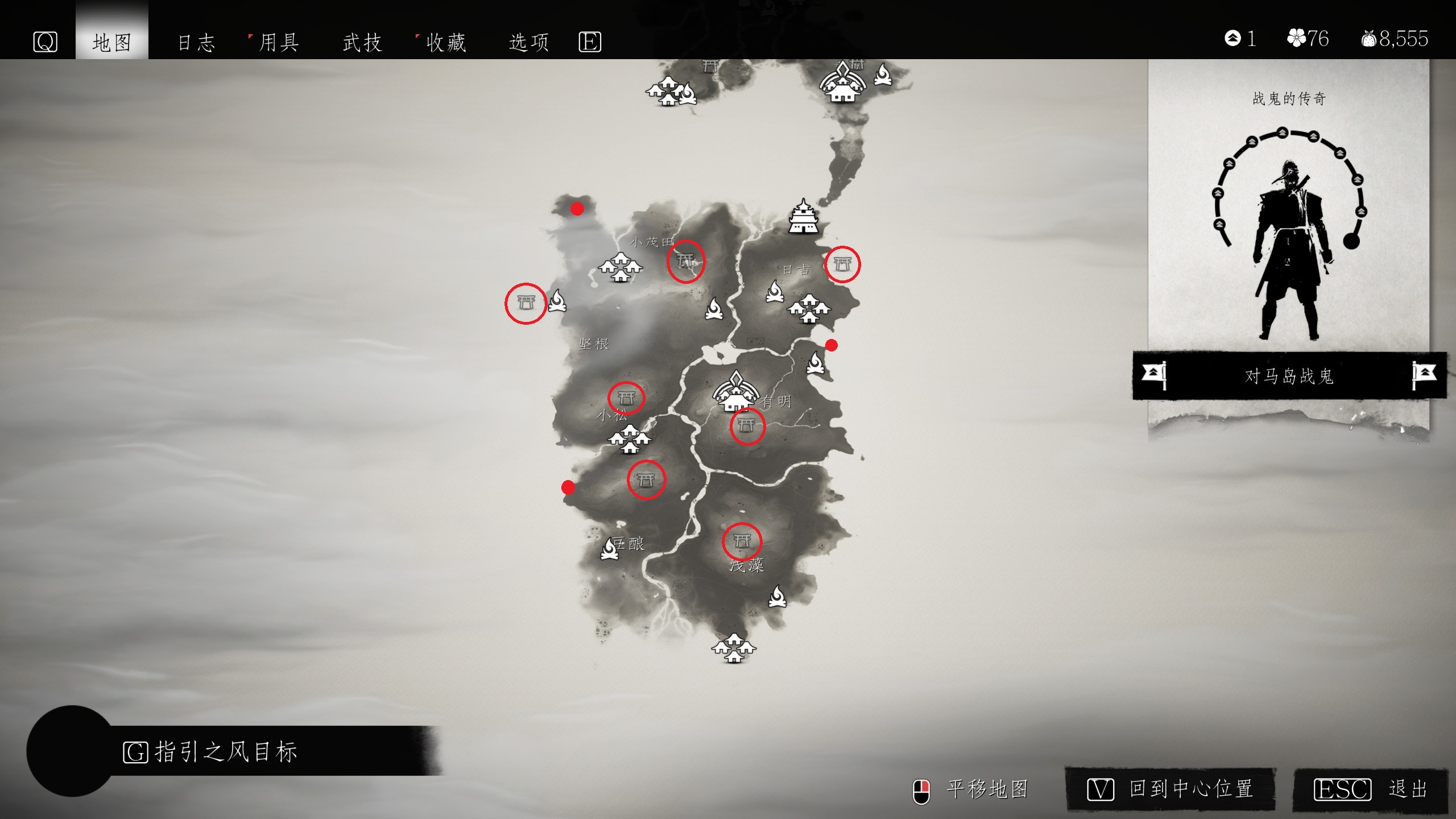
Task: Open the 收藏 collections tab
Action: [x=446, y=42]
